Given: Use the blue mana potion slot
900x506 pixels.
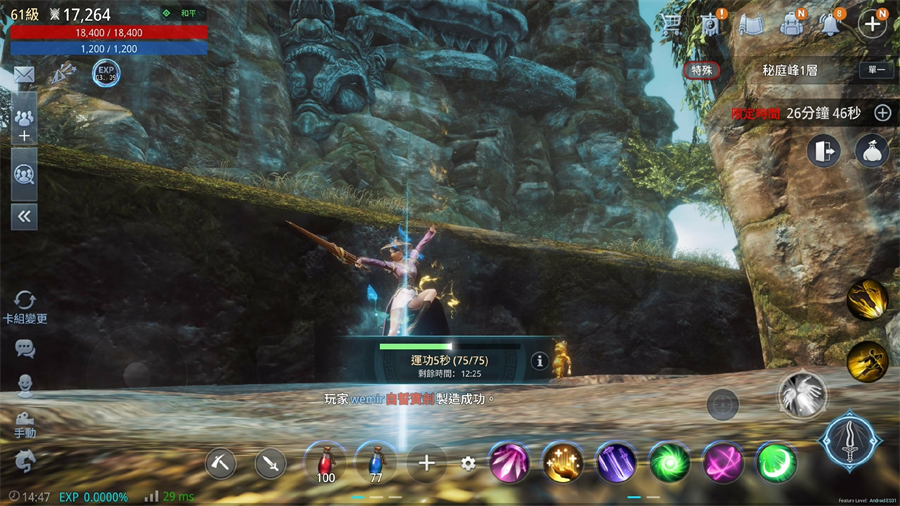Looking at the screenshot, I should [x=376, y=461].
